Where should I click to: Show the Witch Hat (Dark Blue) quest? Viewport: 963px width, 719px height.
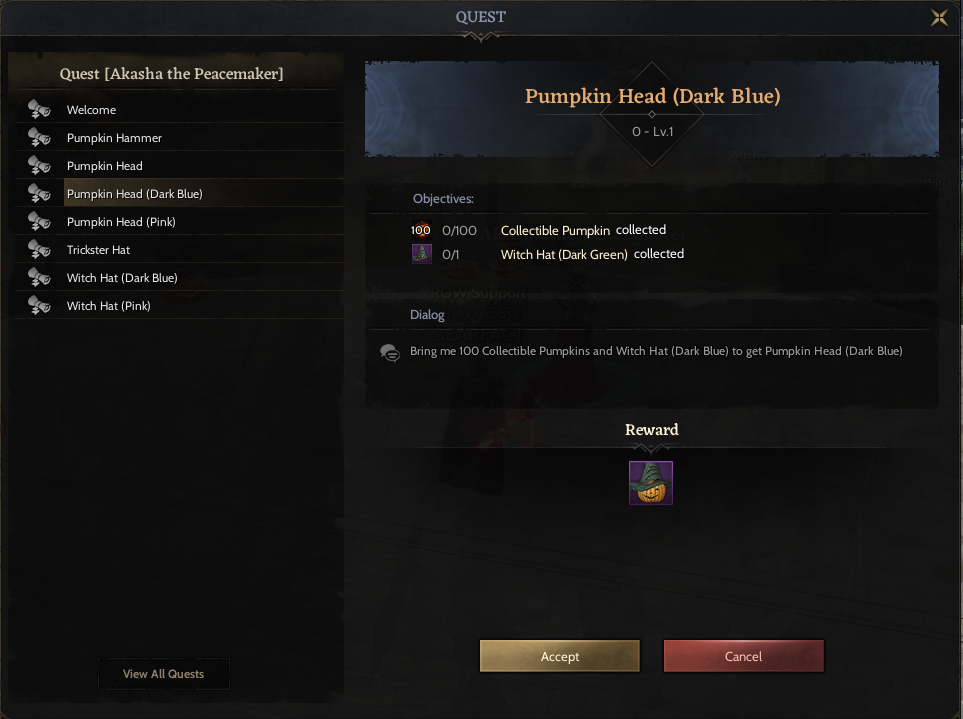pyautogui.click(x=122, y=278)
